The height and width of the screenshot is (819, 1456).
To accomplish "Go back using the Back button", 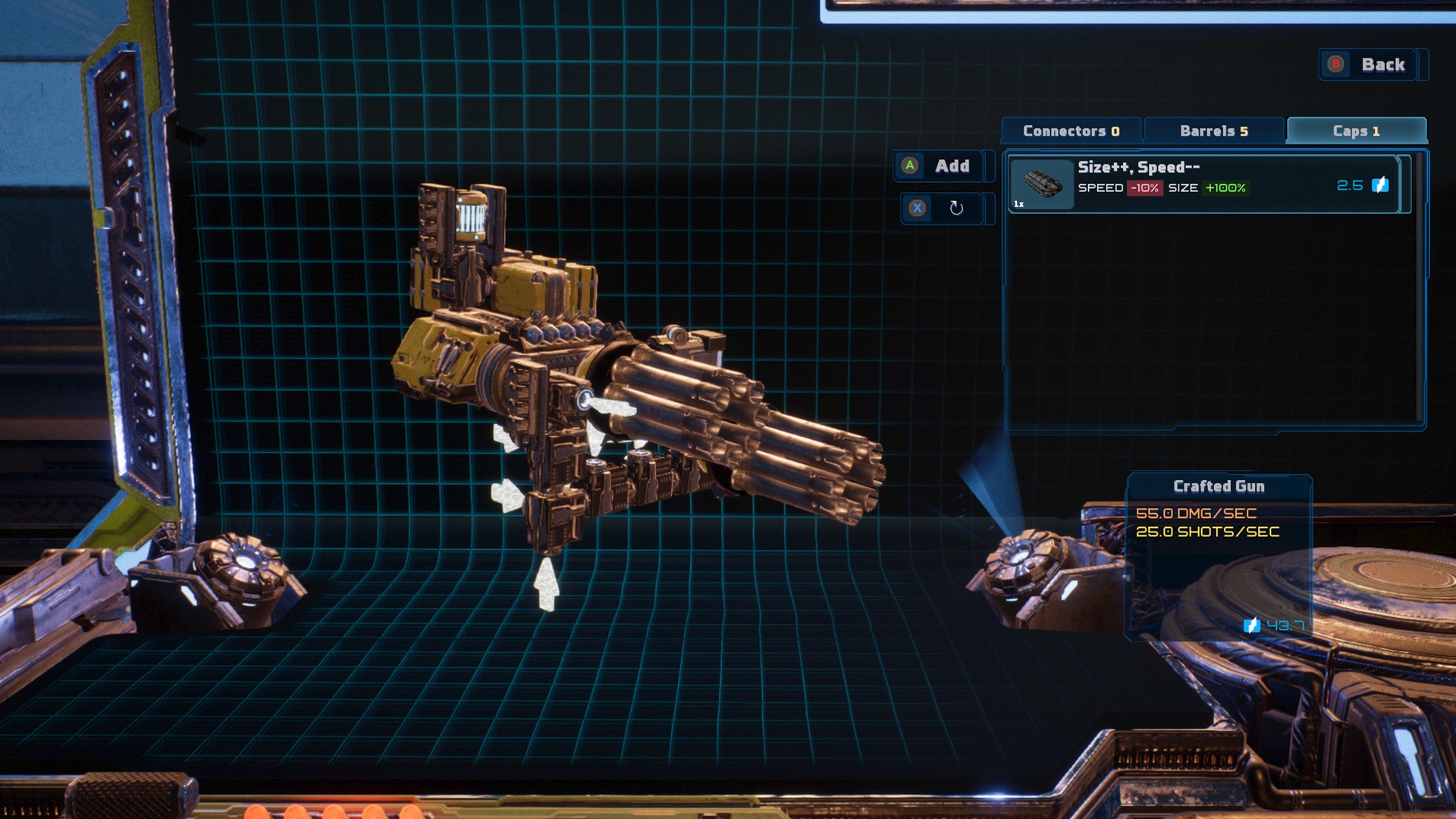I will coord(1371,65).
